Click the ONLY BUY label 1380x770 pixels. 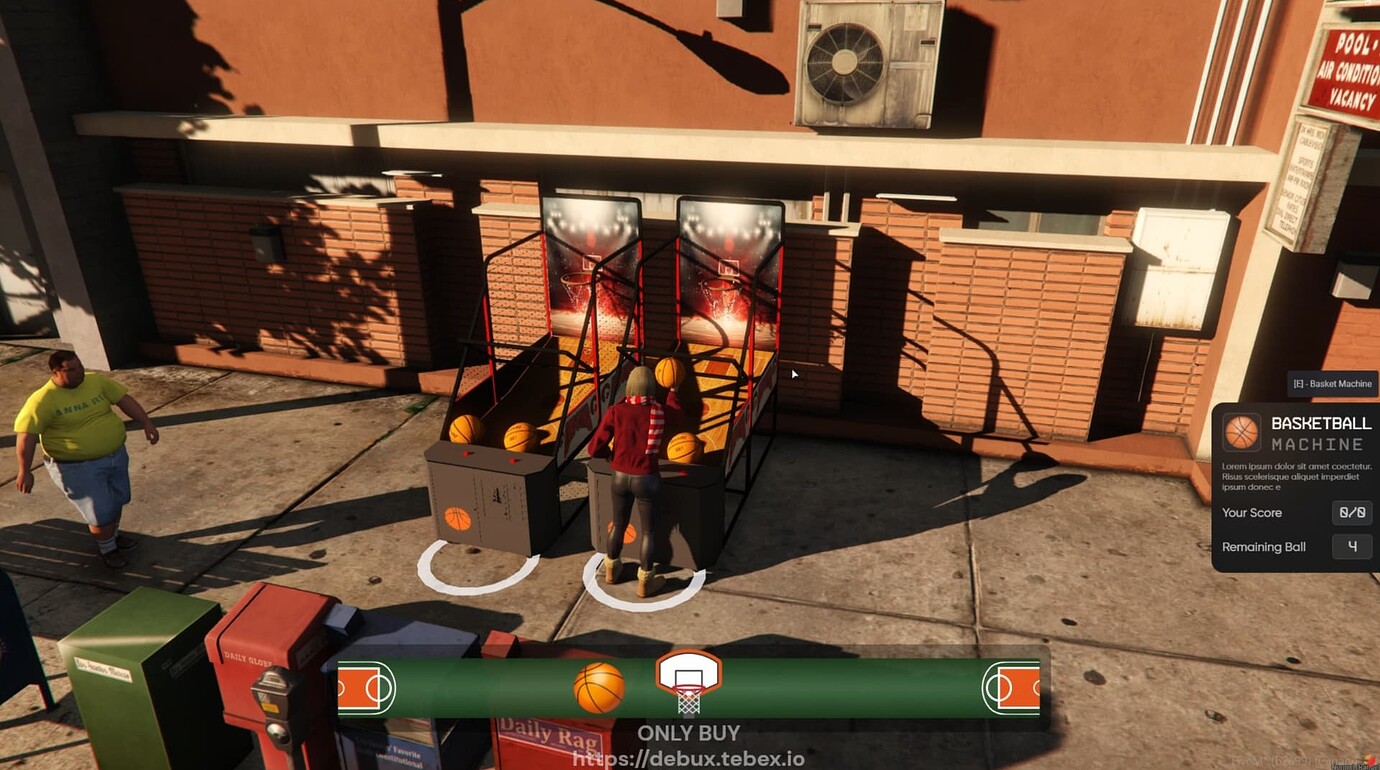[x=690, y=733]
